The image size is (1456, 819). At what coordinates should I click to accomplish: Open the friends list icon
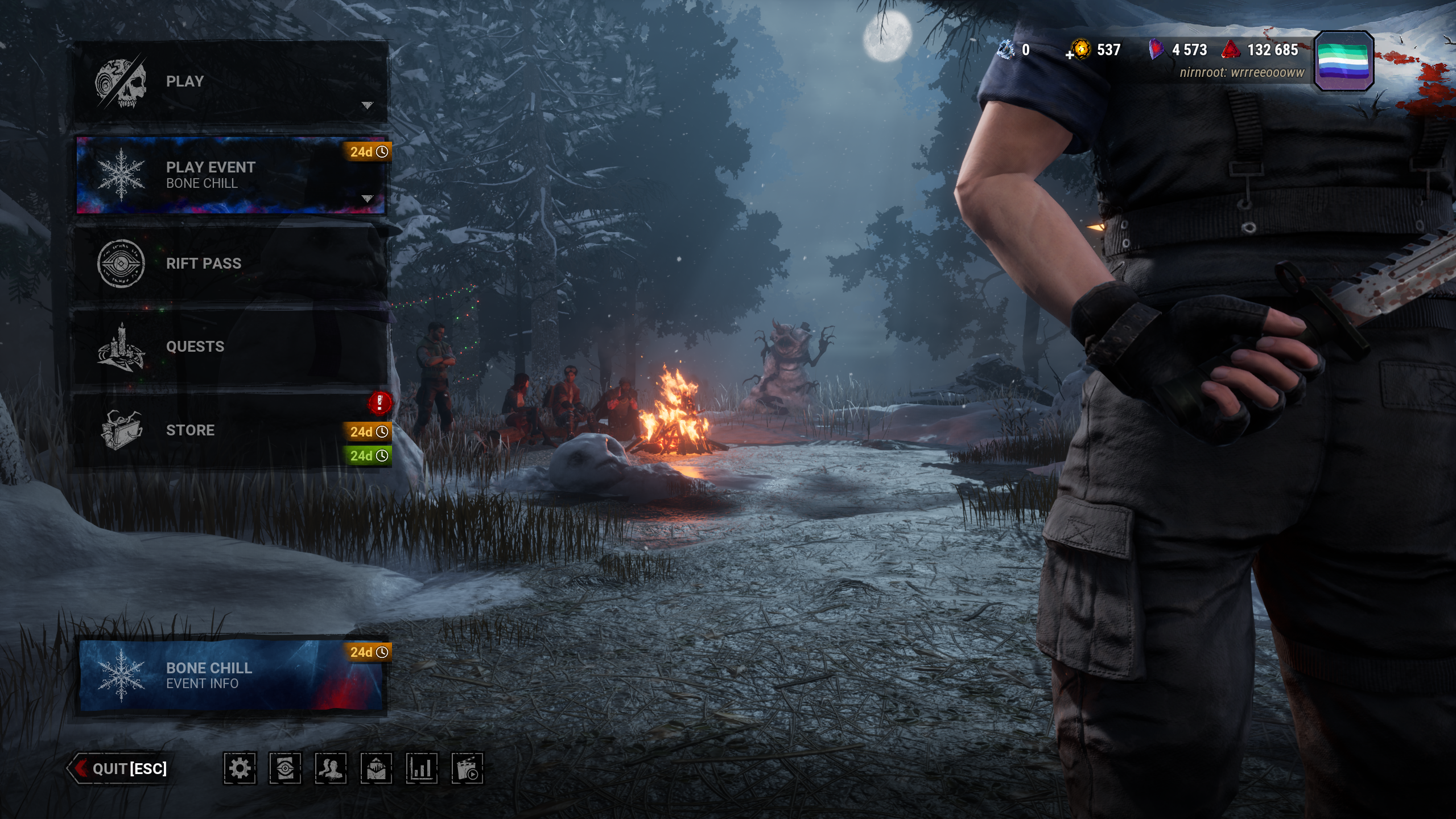[x=331, y=768]
